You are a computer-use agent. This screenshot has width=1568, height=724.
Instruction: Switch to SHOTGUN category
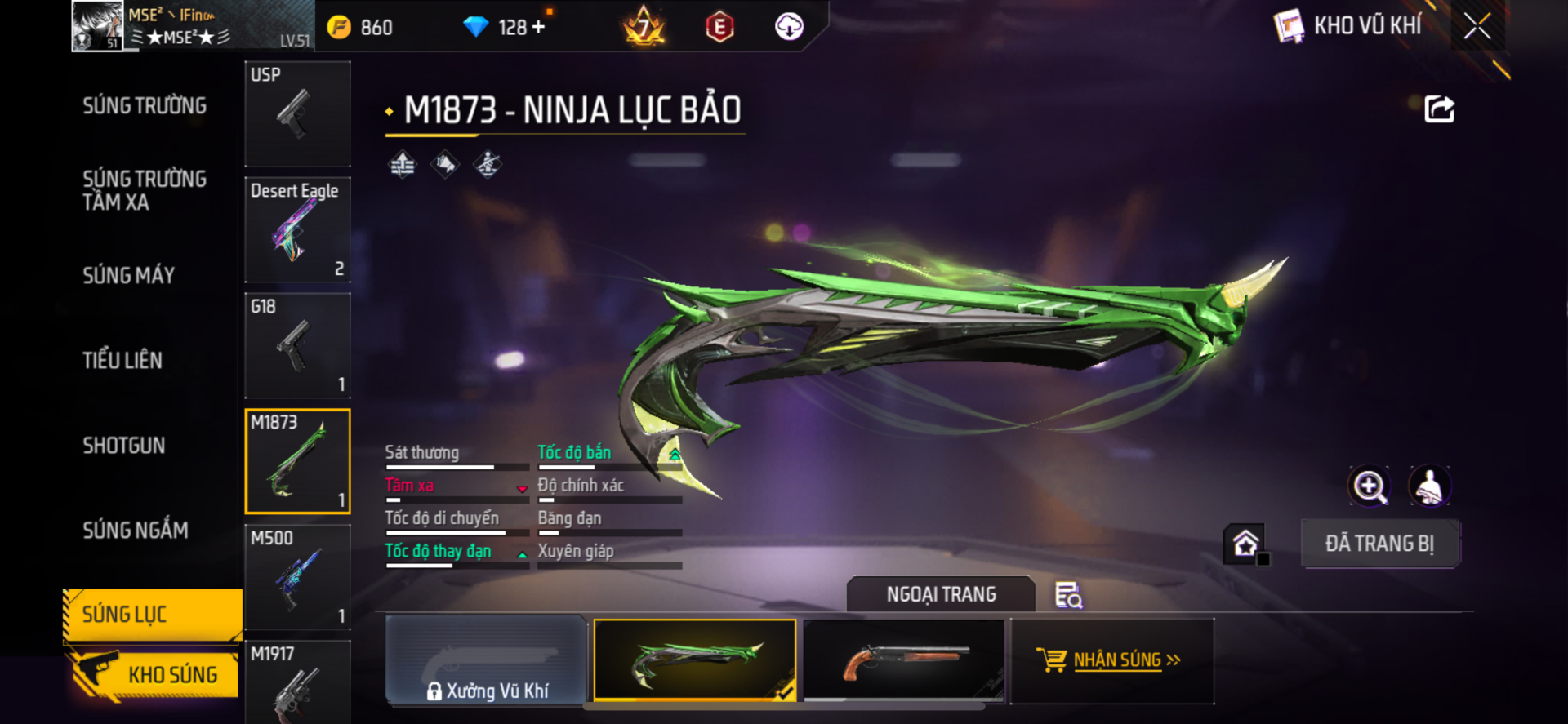[x=124, y=446]
